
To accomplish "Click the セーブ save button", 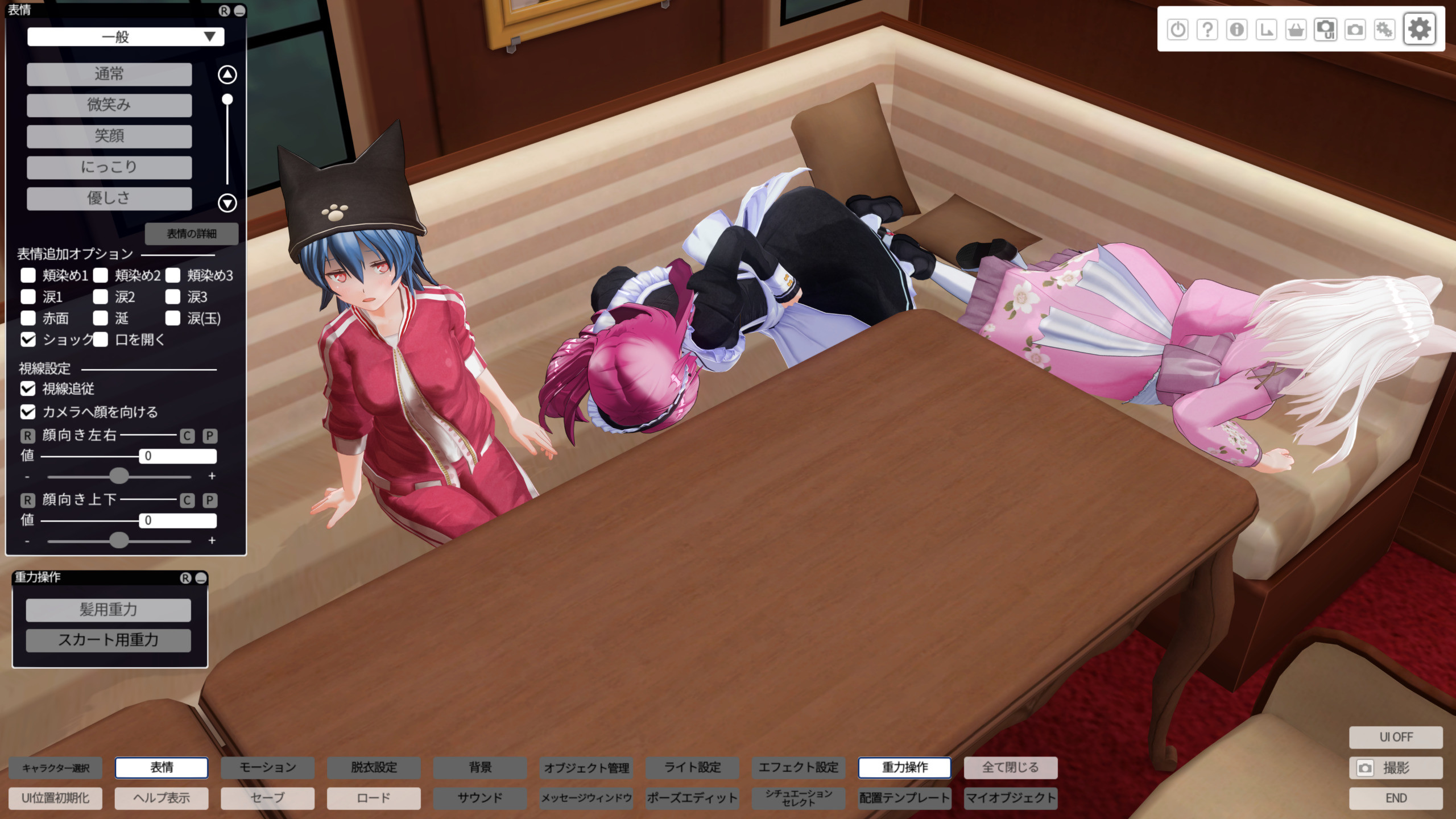I will click(x=267, y=798).
